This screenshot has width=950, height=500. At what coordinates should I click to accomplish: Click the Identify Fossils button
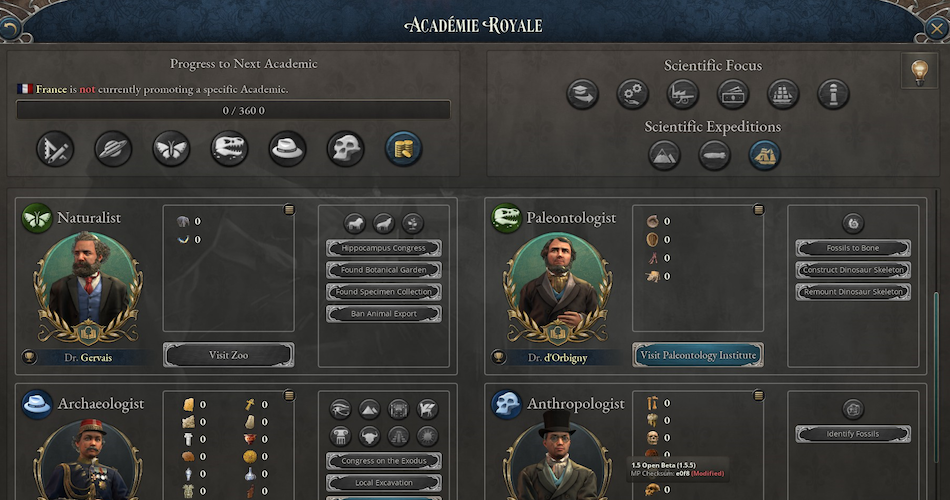853,434
